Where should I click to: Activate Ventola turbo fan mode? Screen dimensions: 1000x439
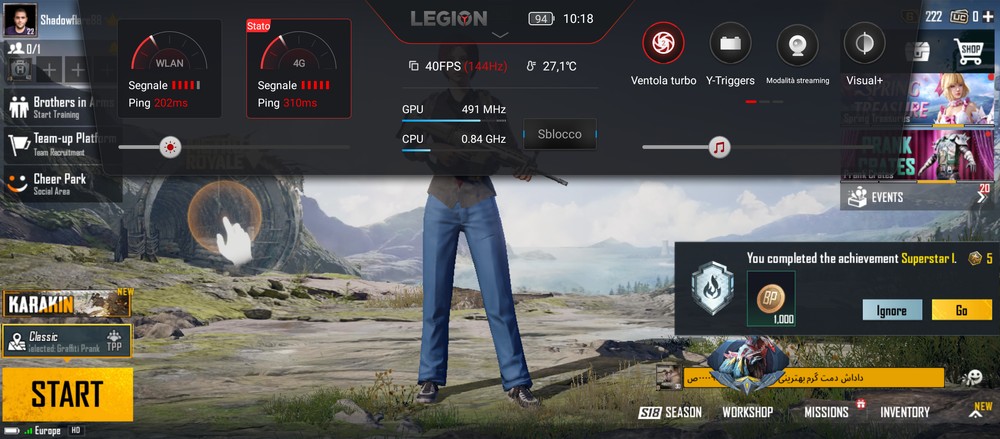click(662, 43)
